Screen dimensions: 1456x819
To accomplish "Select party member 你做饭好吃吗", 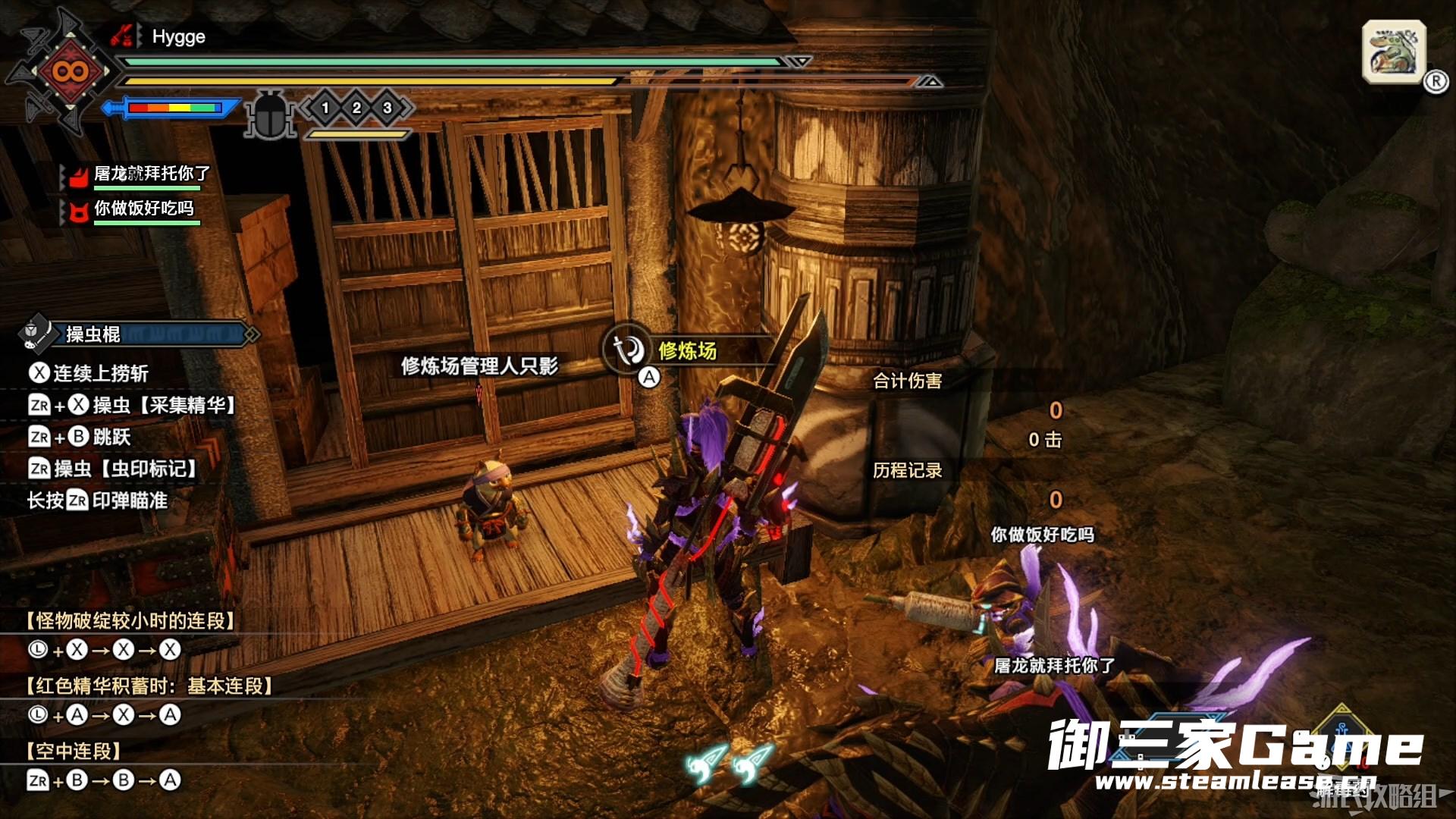I will coord(143,209).
